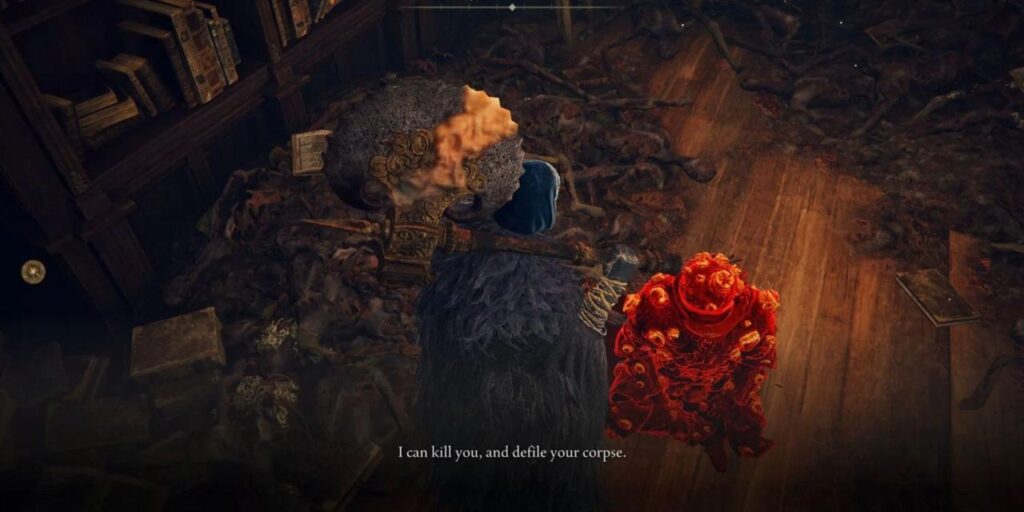Click the compass bar's diamond marker
This screenshot has height=512, width=1024.
tap(512, 7)
